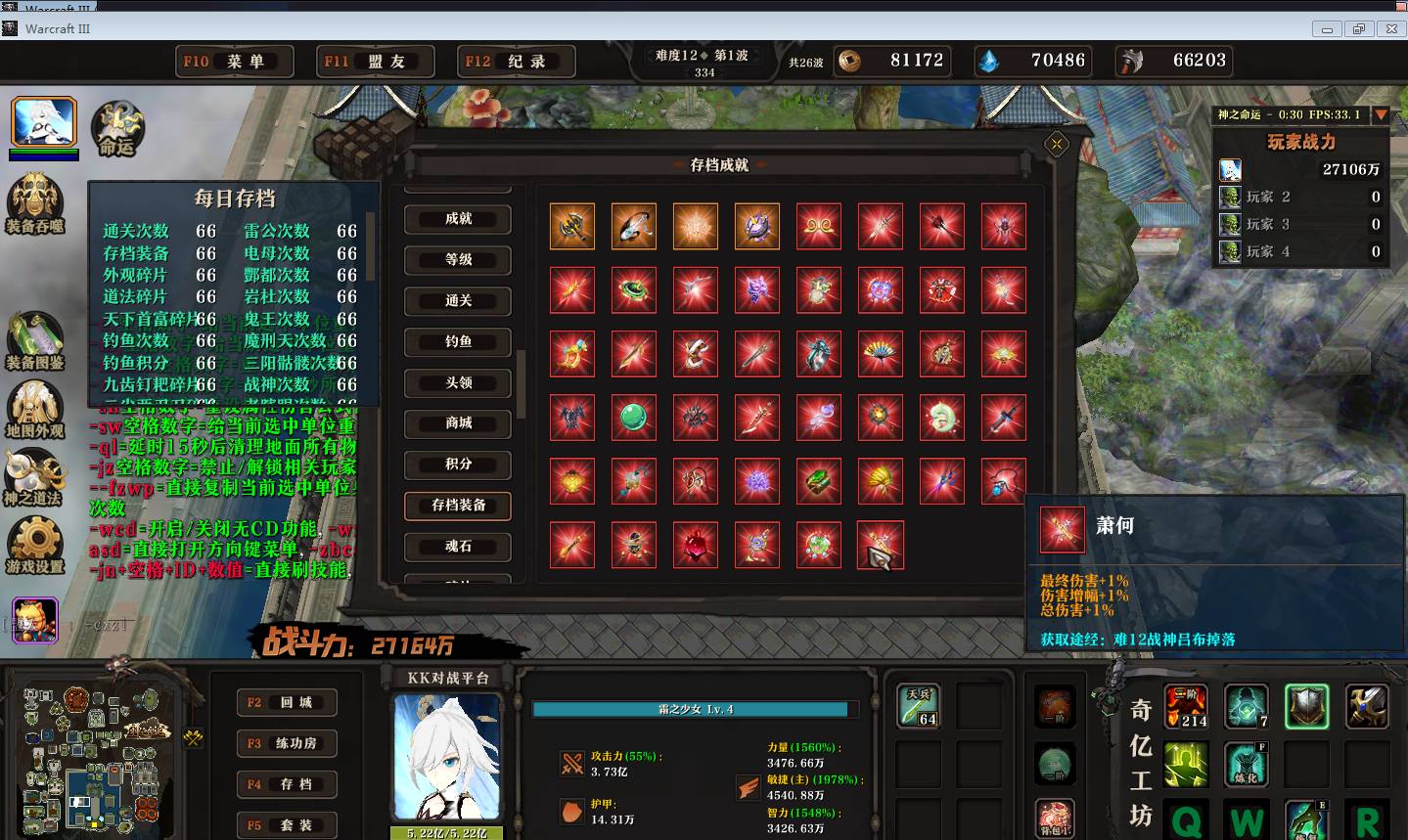Switch to the 积分 tab
This screenshot has height=840, width=1408.
458,464
